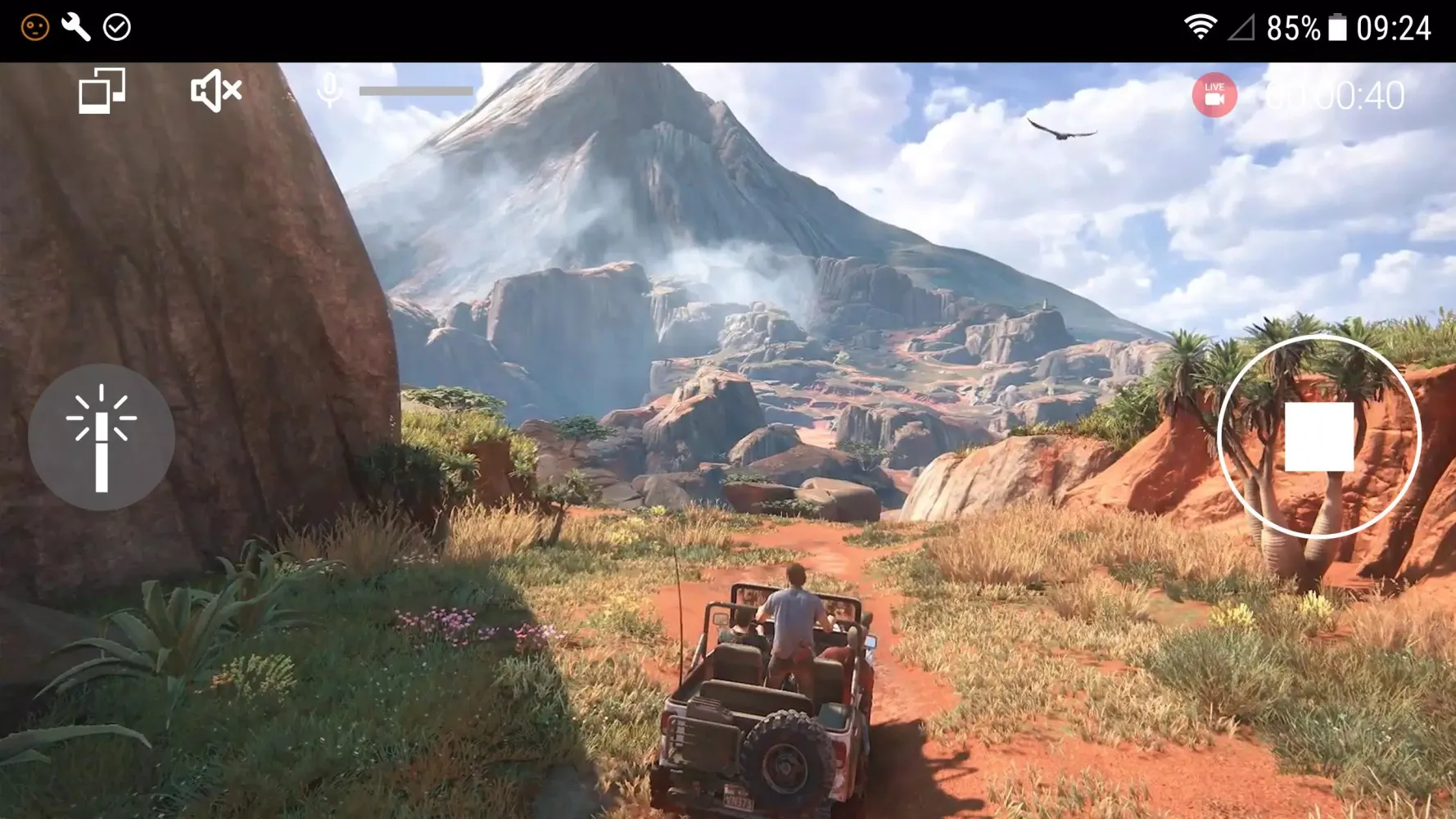Tap the red LIVE camera indicator
The image size is (1456, 819).
[x=1214, y=95]
